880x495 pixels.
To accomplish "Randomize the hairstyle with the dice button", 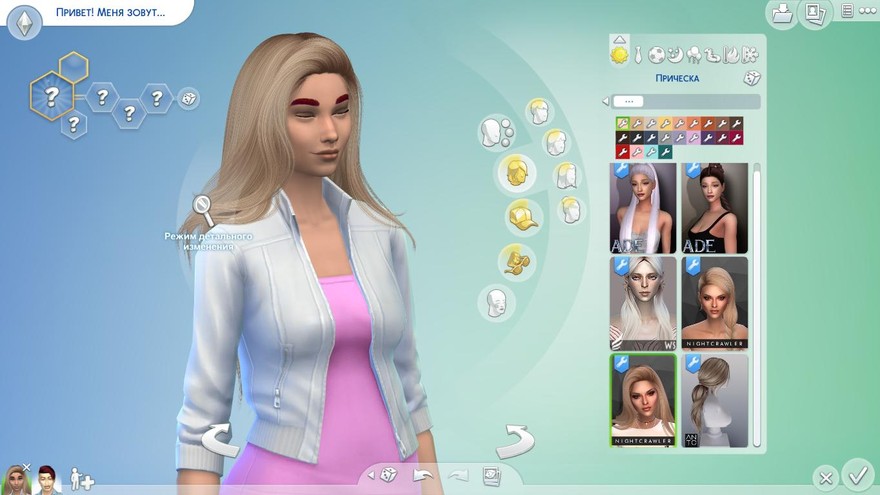I will (750, 78).
